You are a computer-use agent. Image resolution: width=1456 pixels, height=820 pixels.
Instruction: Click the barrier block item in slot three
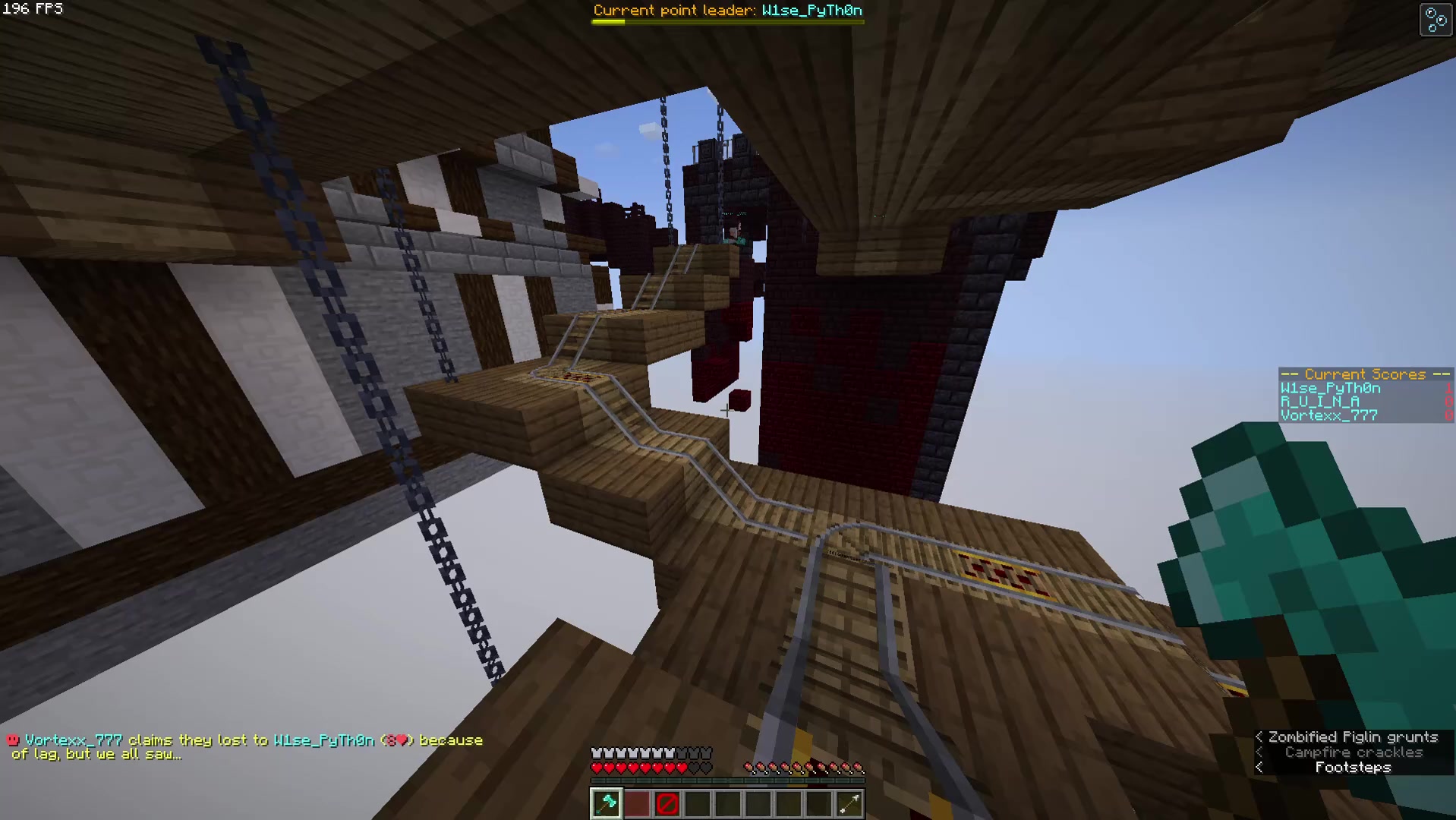click(667, 803)
